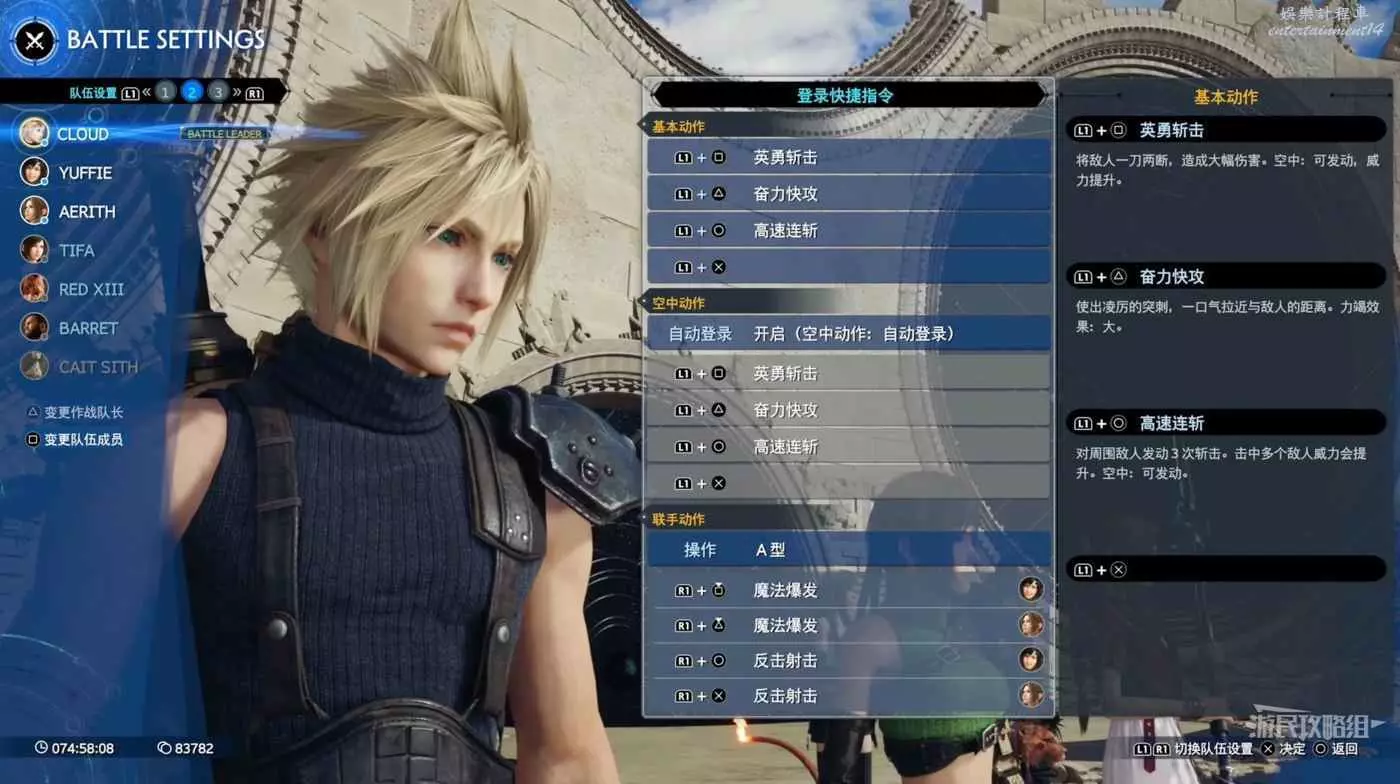Image resolution: width=1400 pixels, height=784 pixels.
Task: Select Cloud in the party list
Action: (82, 134)
